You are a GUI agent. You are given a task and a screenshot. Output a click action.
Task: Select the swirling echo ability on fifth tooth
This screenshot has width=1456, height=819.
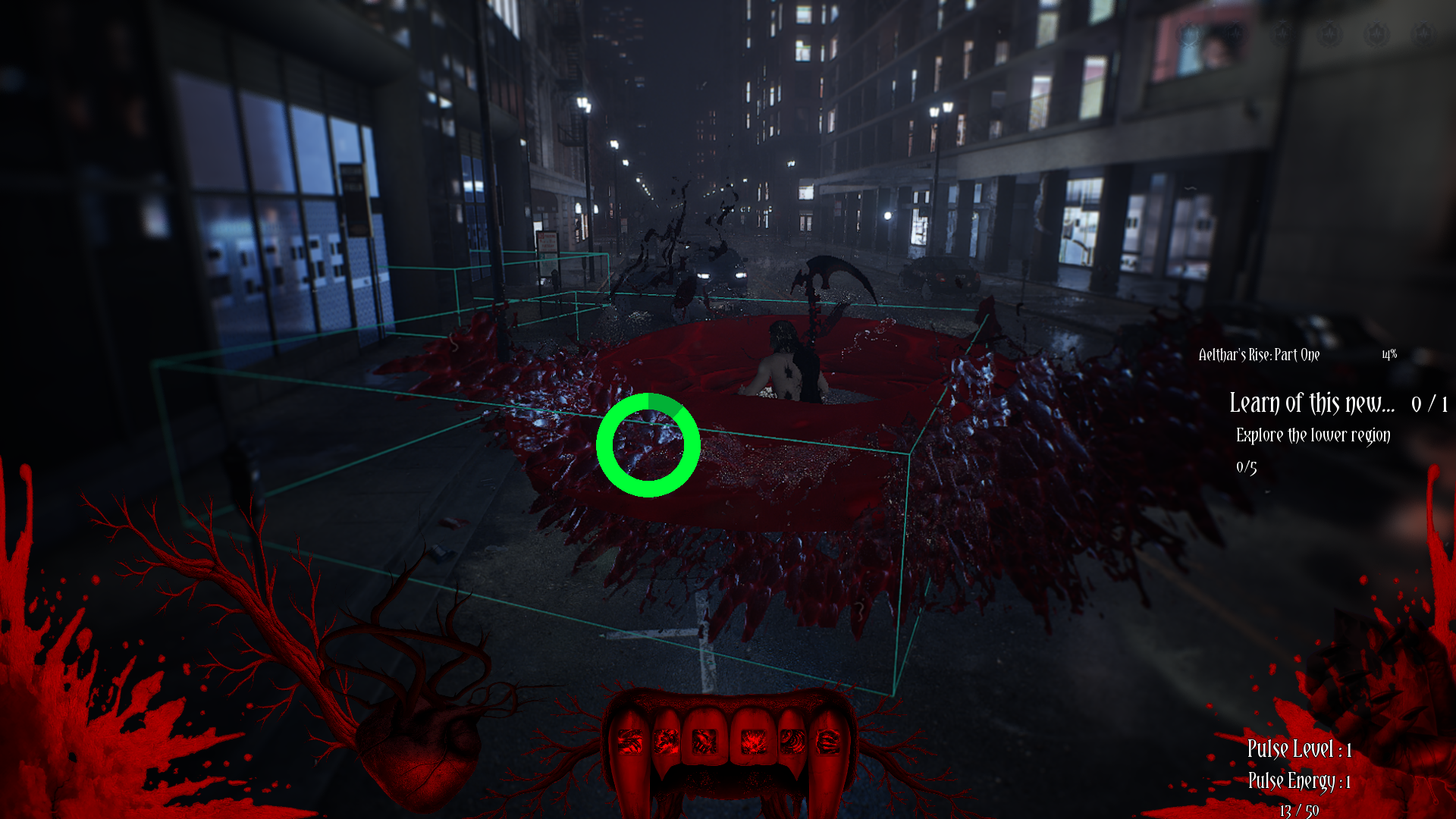(791, 742)
